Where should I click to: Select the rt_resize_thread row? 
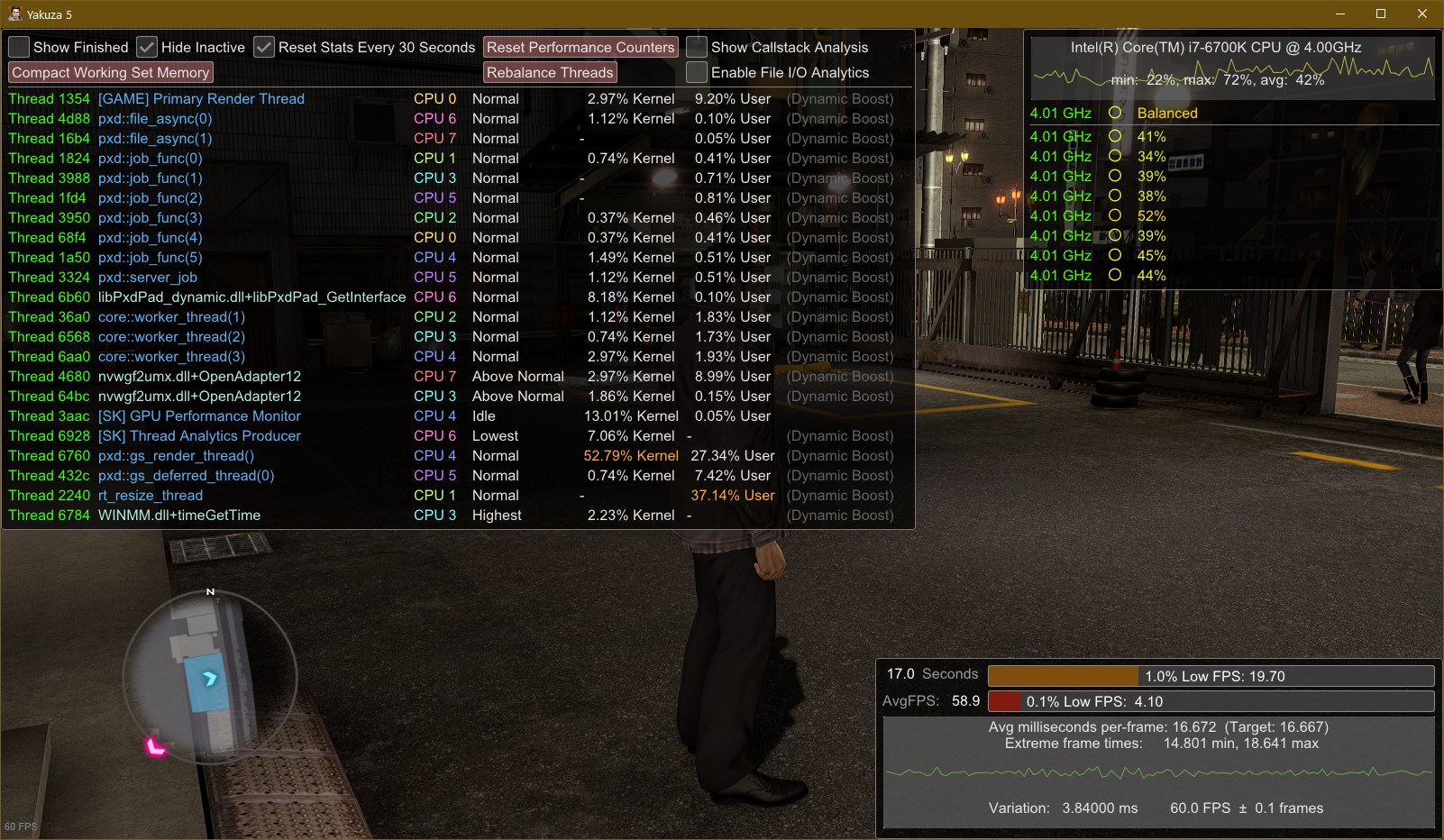coord(151,495)
